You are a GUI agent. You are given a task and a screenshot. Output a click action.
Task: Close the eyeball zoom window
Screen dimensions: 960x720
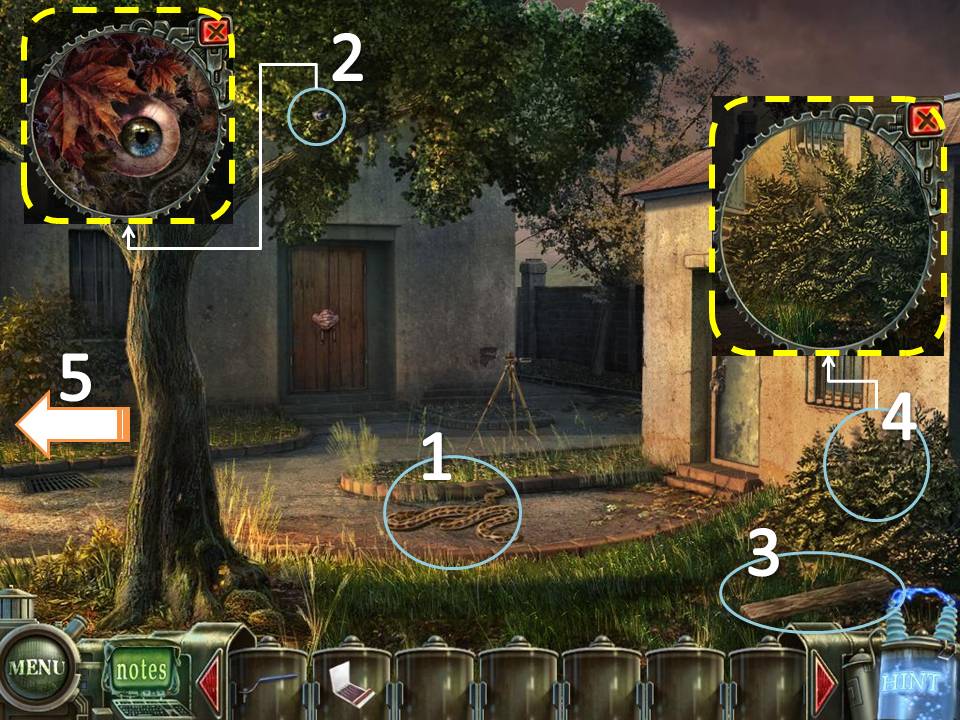click(x=214, y=32)
